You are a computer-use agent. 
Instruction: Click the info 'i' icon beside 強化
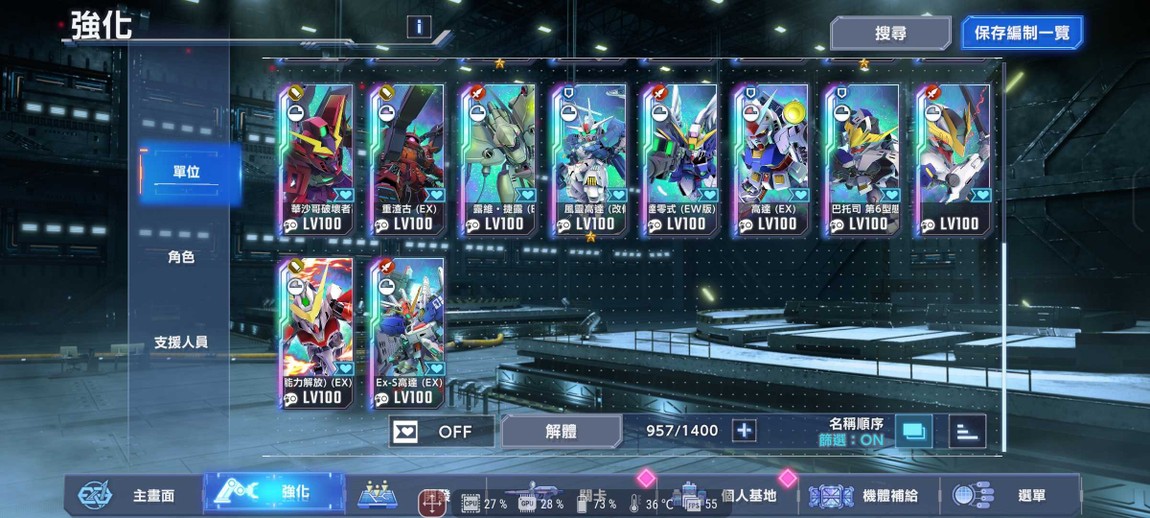click(419, 27)
